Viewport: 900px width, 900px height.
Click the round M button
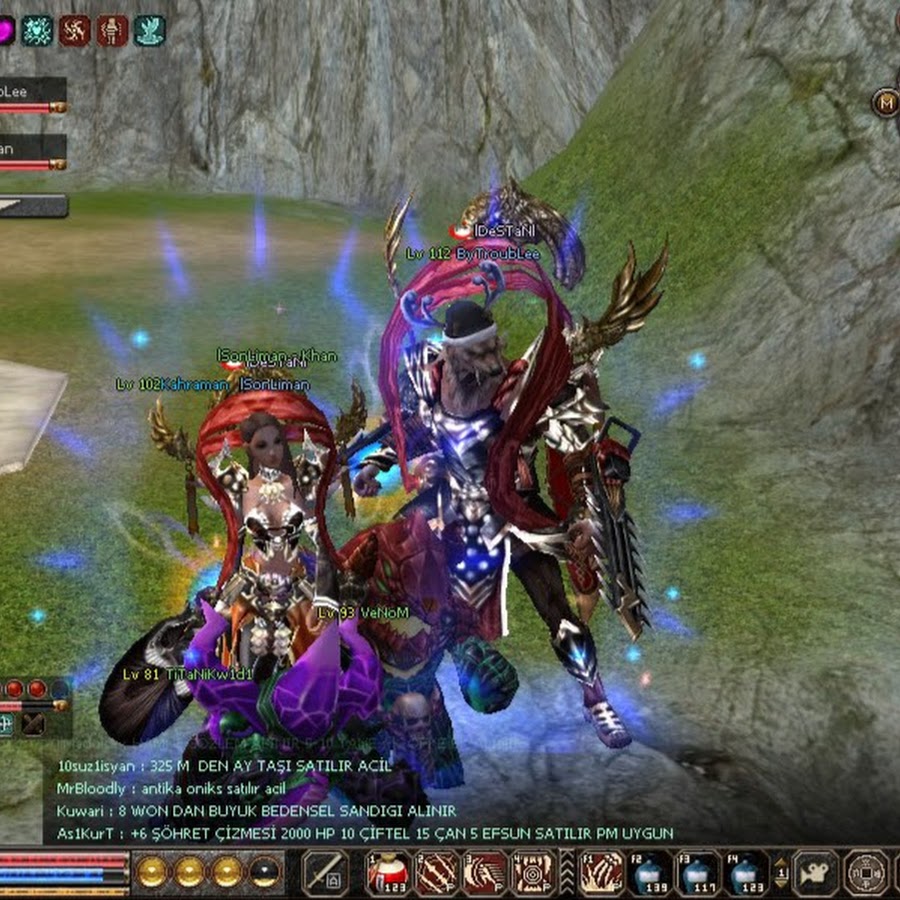tap(885, 102)
